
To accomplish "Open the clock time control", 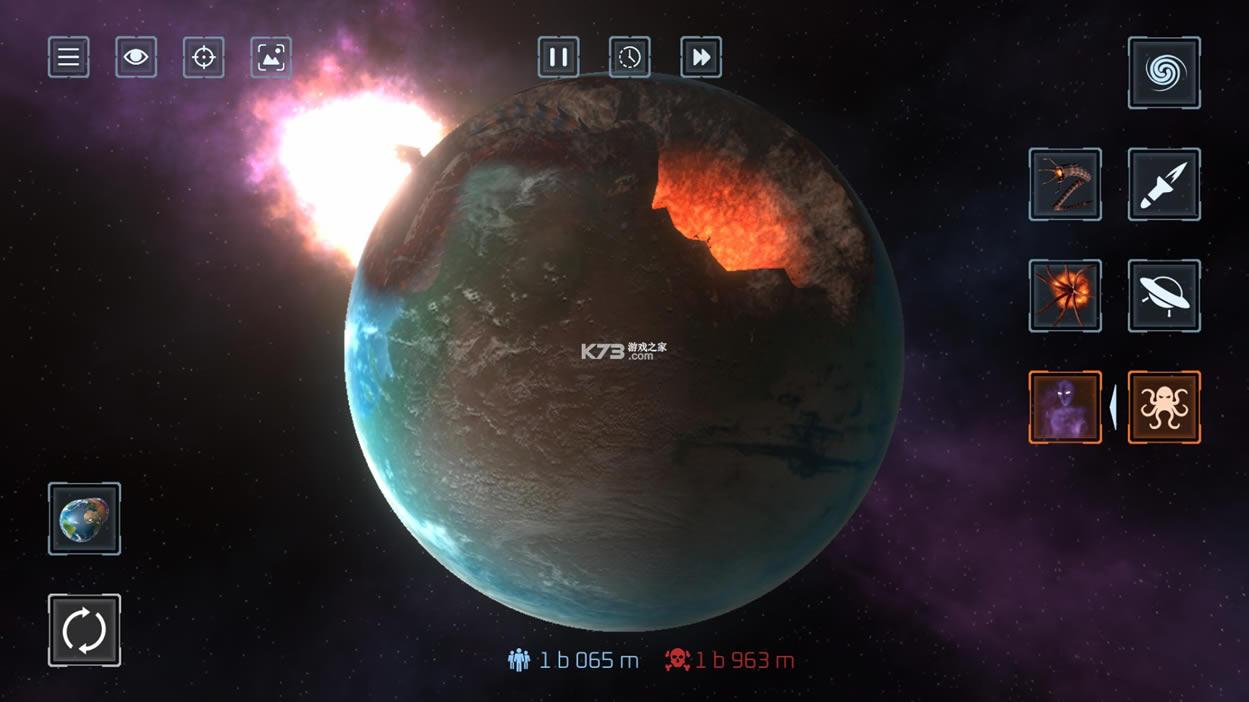I will [630, 58].
